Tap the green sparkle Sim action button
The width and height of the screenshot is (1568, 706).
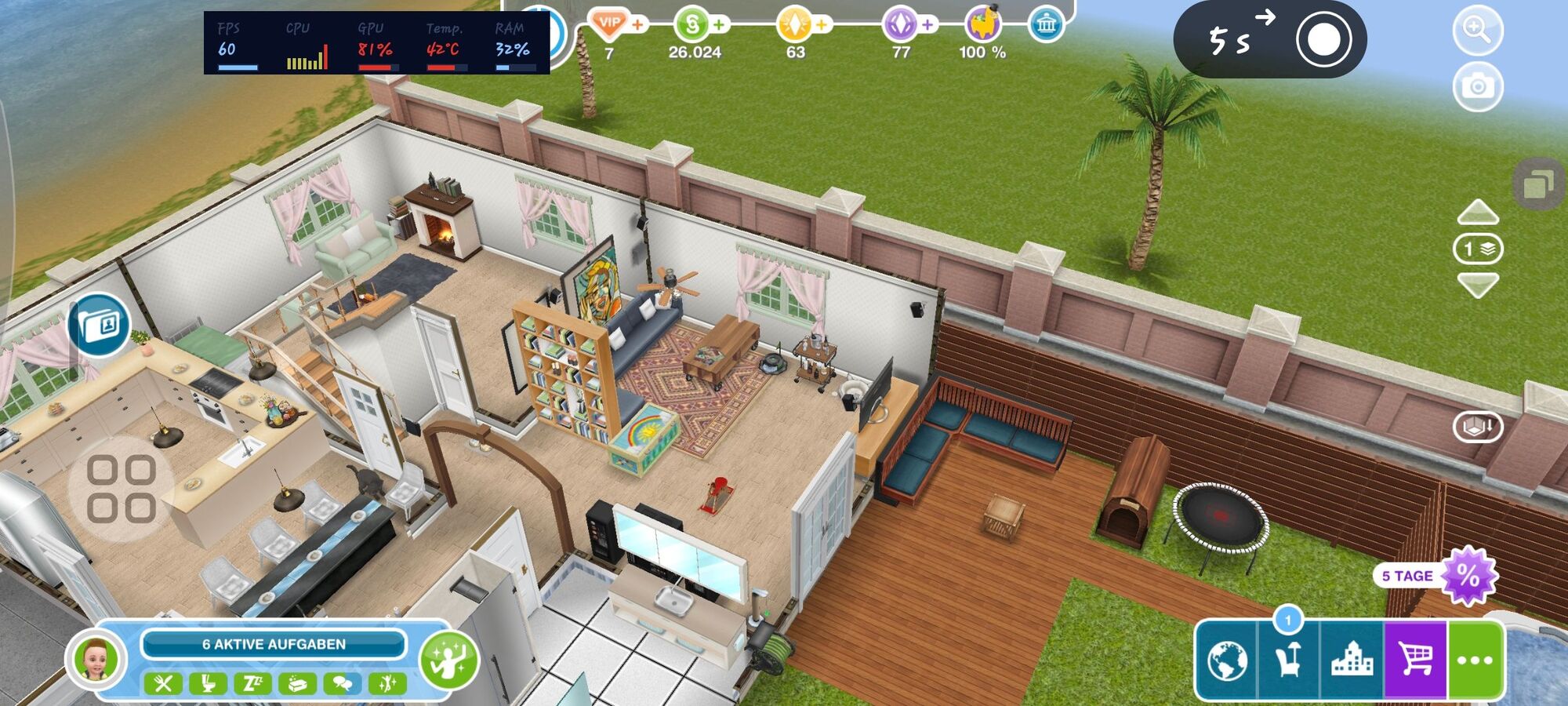pos(448,659)
